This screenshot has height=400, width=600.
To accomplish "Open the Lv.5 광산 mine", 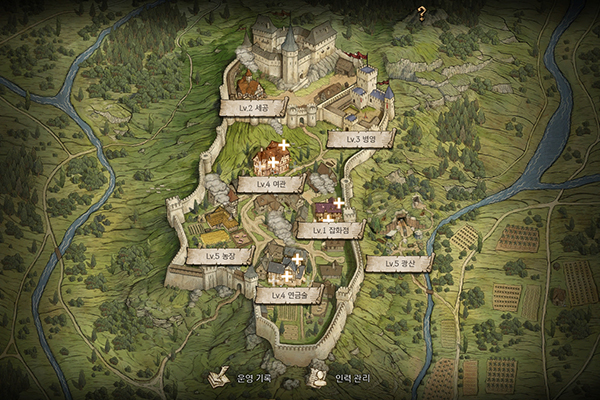I will (x=398, y=264).
